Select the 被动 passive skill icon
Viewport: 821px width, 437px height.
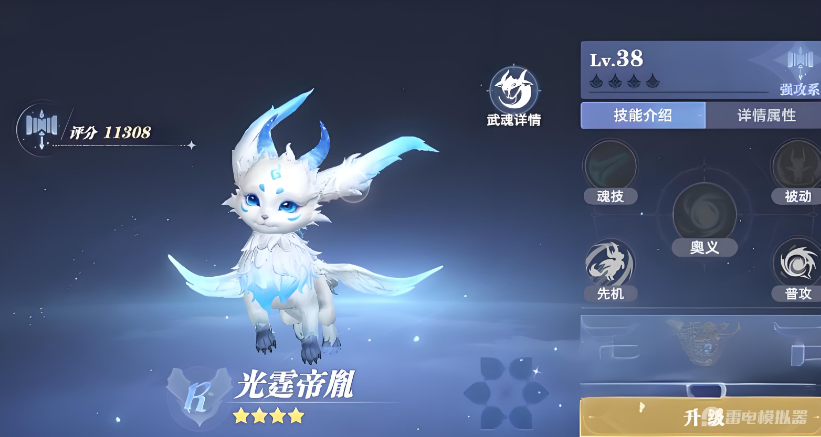796,165
